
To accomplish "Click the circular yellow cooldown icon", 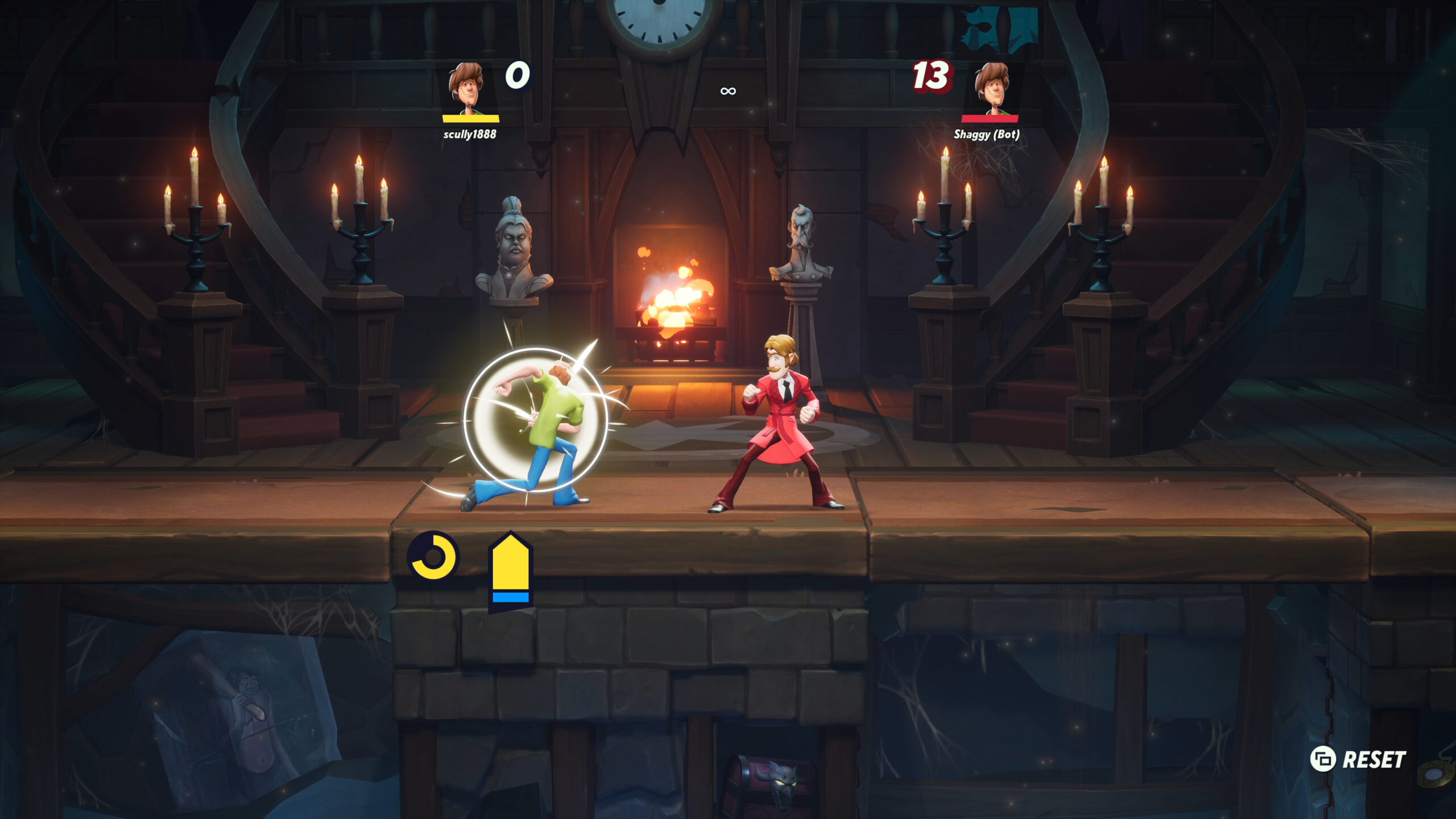I will pos(433,556).
